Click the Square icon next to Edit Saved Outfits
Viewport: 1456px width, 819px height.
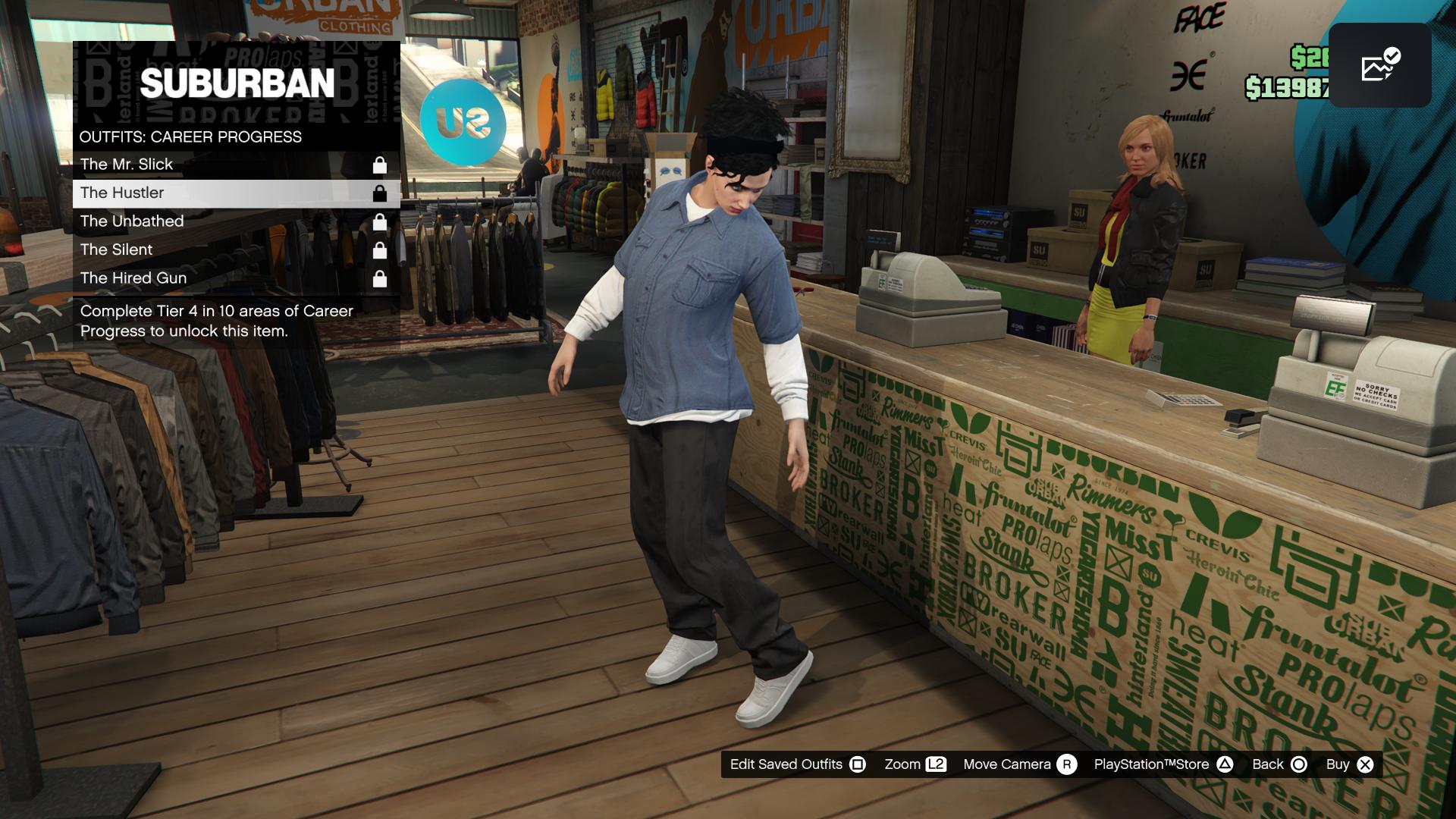858,764
